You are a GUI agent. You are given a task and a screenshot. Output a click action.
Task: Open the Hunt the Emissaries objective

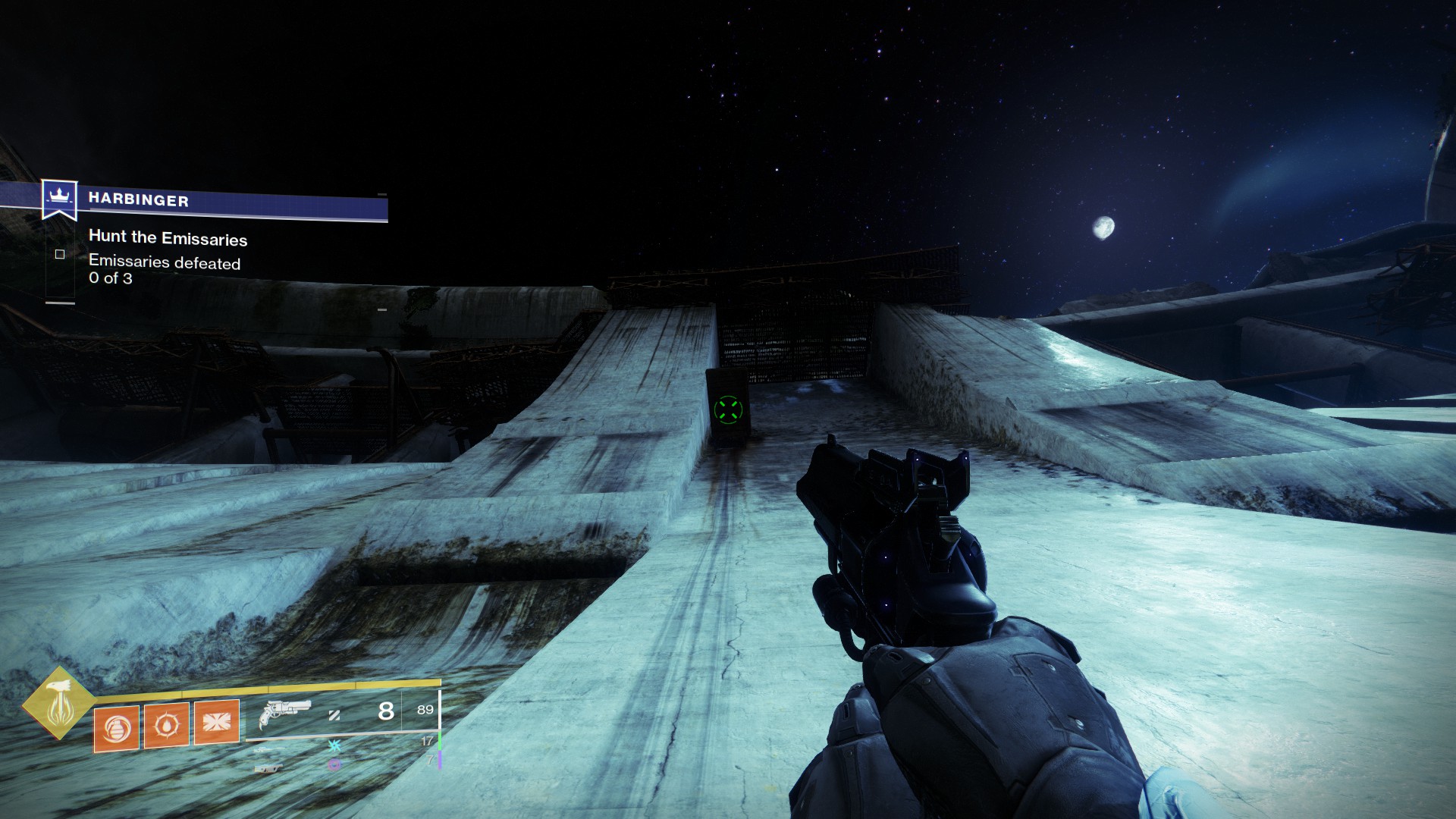click(x=168, y=238)
